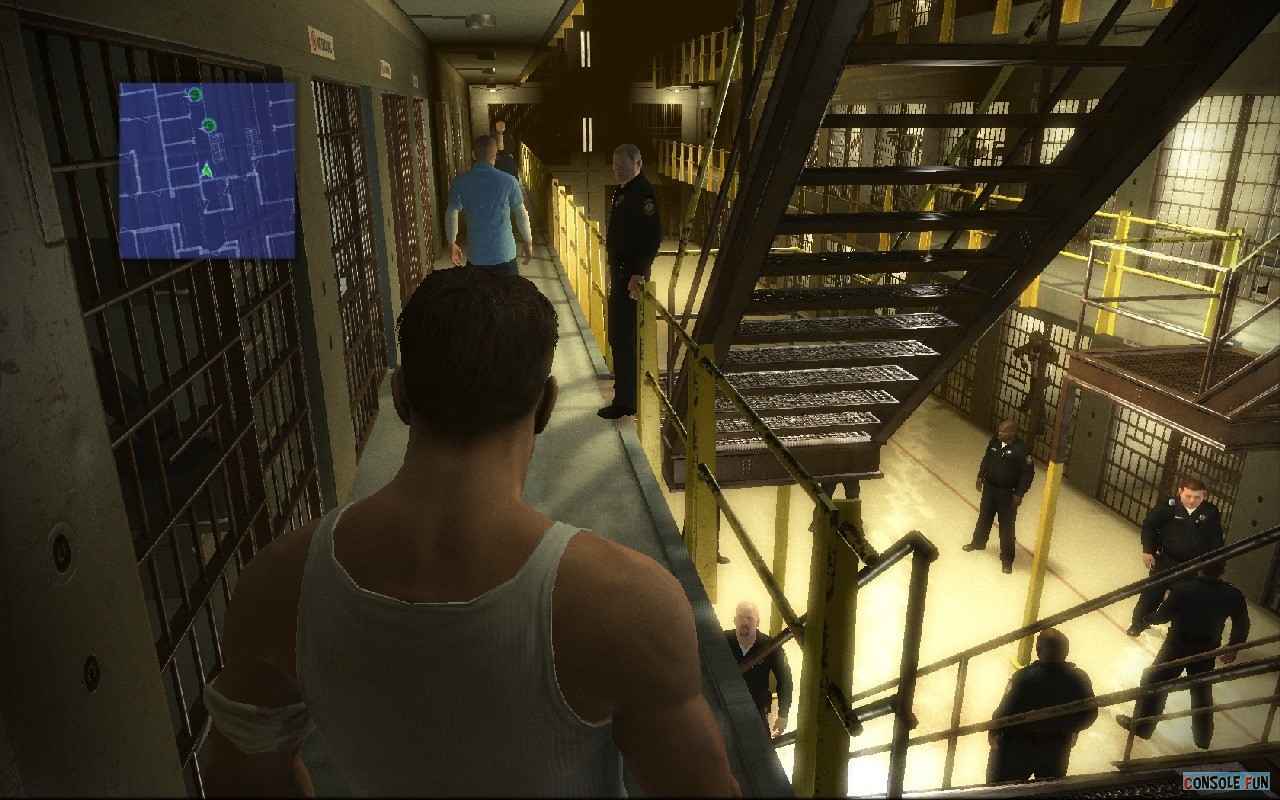This screenshot has width=1280, height=800.
Task: Click the farthest small sign along the walkway wall
Action: click(x=416, y=80)
